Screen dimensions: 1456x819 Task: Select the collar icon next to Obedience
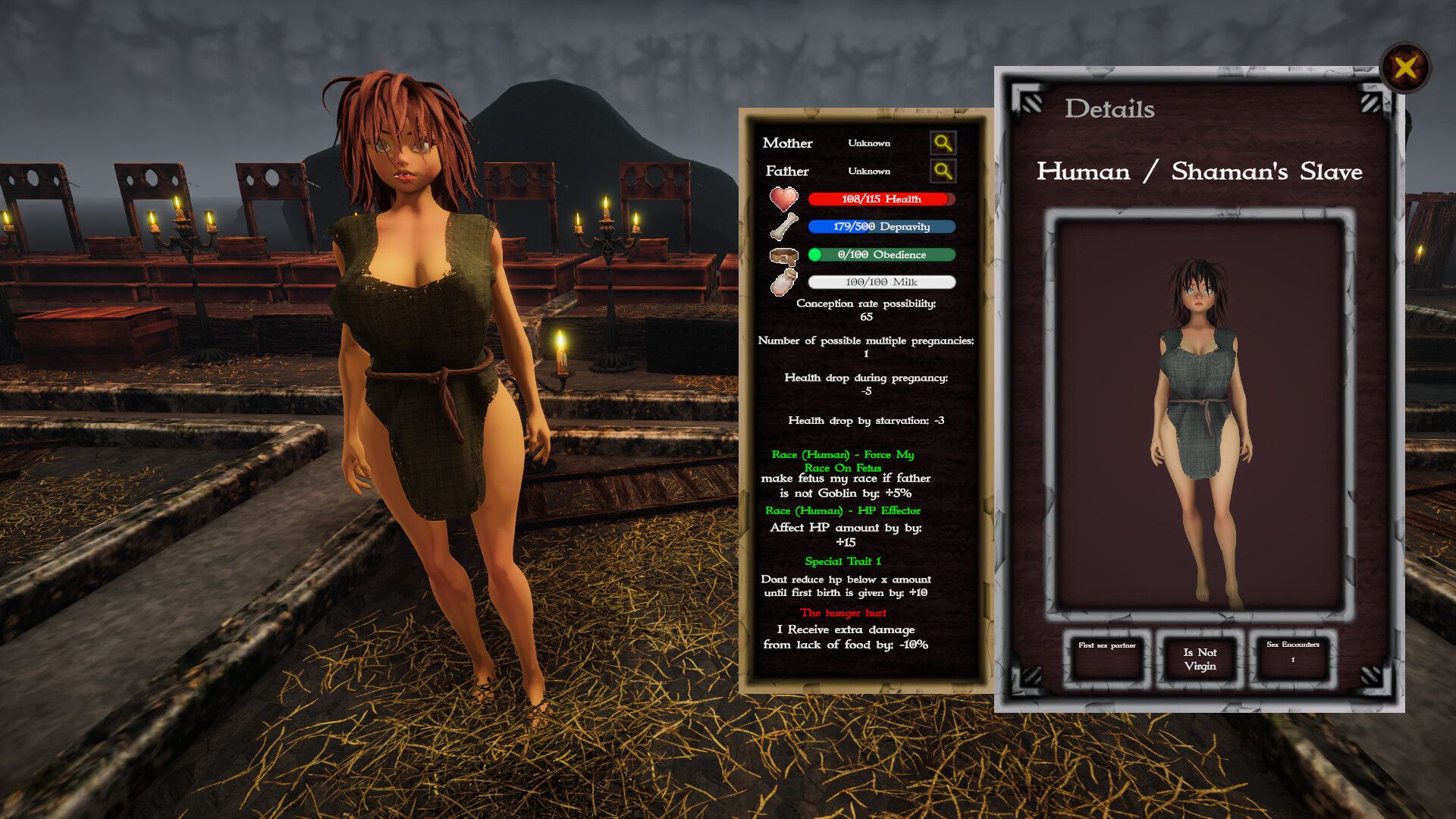(x=783, y=255)
